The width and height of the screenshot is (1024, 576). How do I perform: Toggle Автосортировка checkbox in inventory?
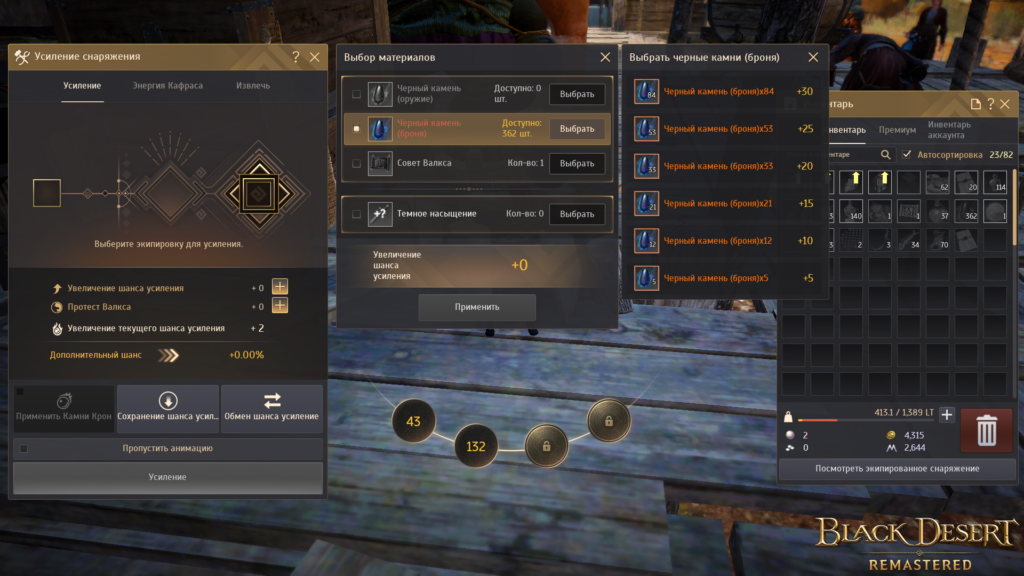[906, 155]
